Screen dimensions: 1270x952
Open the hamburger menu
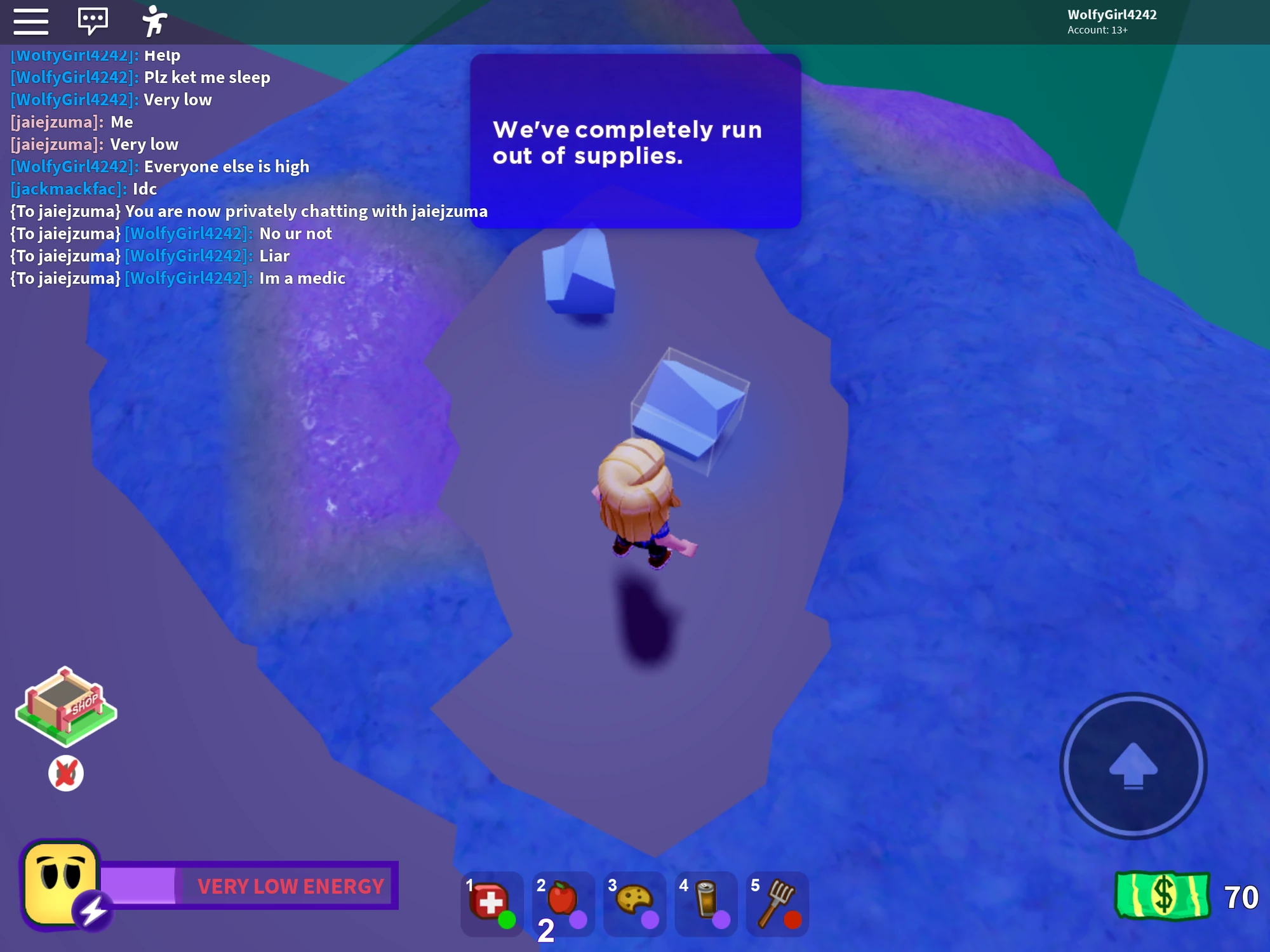coord(30,21)
